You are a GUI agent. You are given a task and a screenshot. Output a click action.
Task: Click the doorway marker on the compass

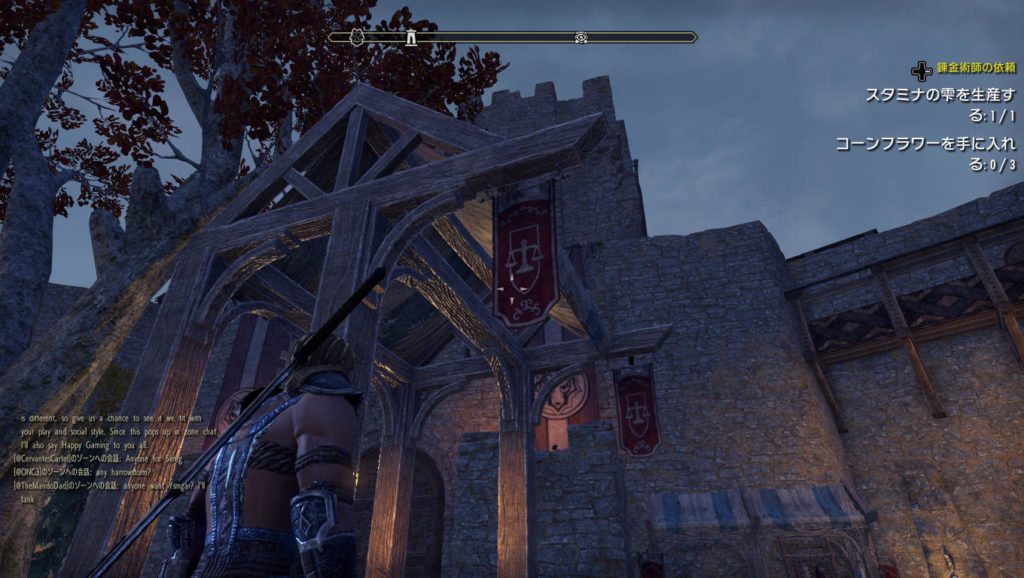coord(409,38)
